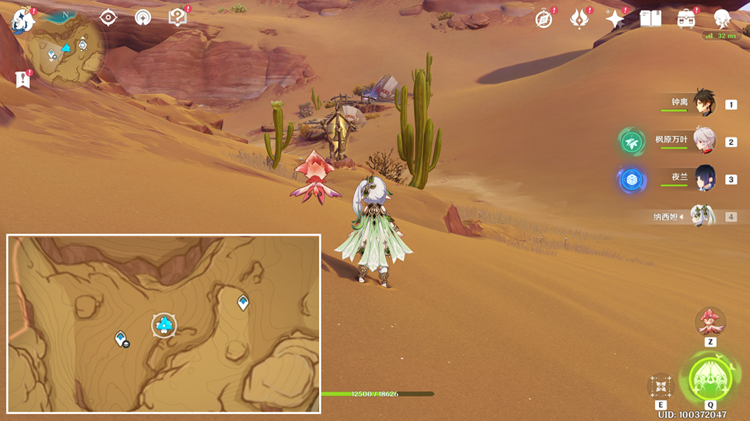Open the backpack inventory icon

pos(686,18)
